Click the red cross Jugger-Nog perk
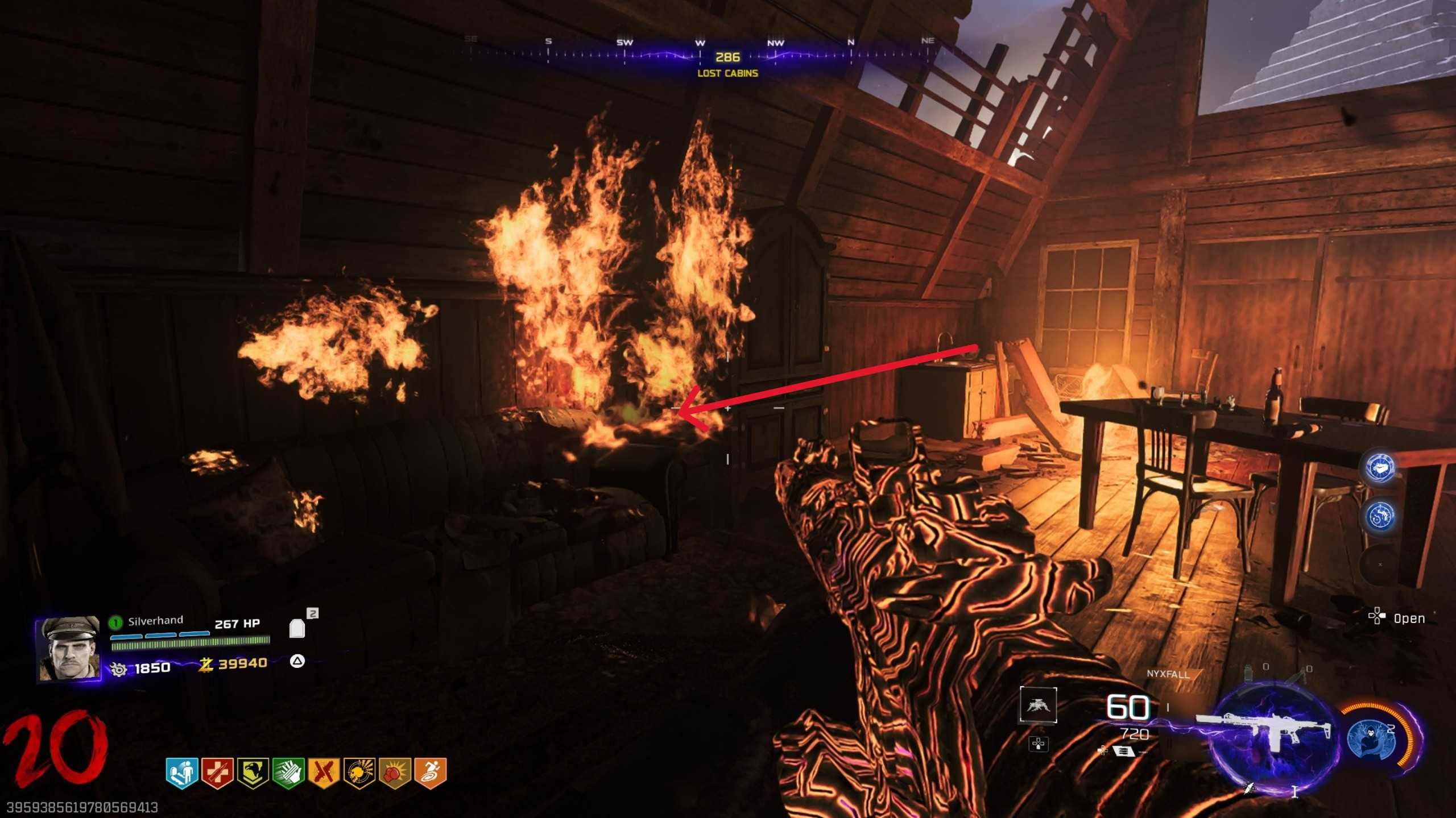Screen dimensions: 1456x818 [x=217, y=773]
